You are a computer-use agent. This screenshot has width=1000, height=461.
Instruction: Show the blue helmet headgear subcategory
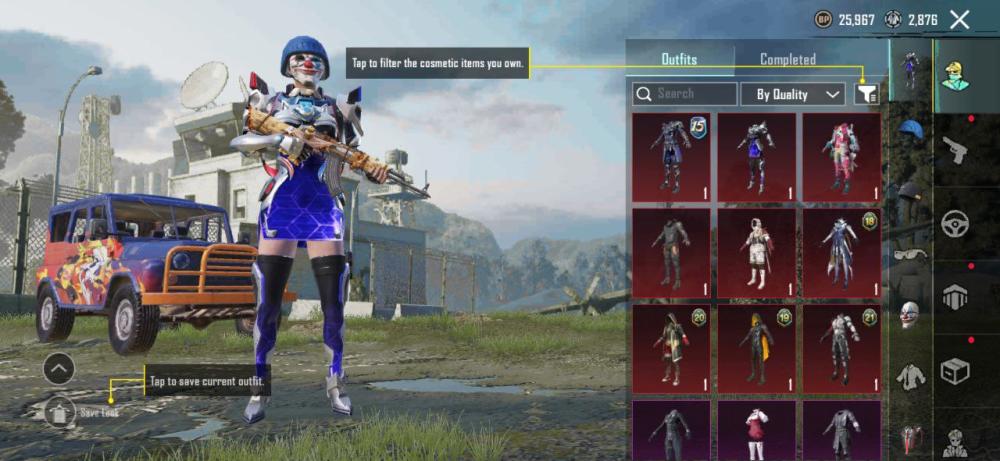click(x=910, y=130)
